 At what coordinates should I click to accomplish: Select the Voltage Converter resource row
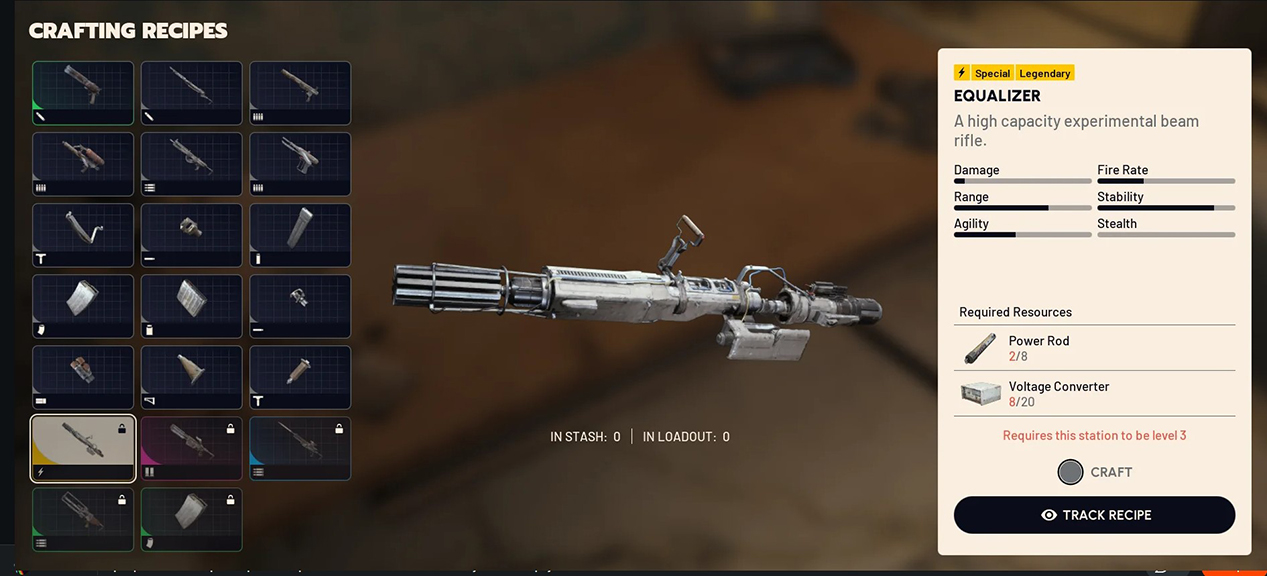1094,393
